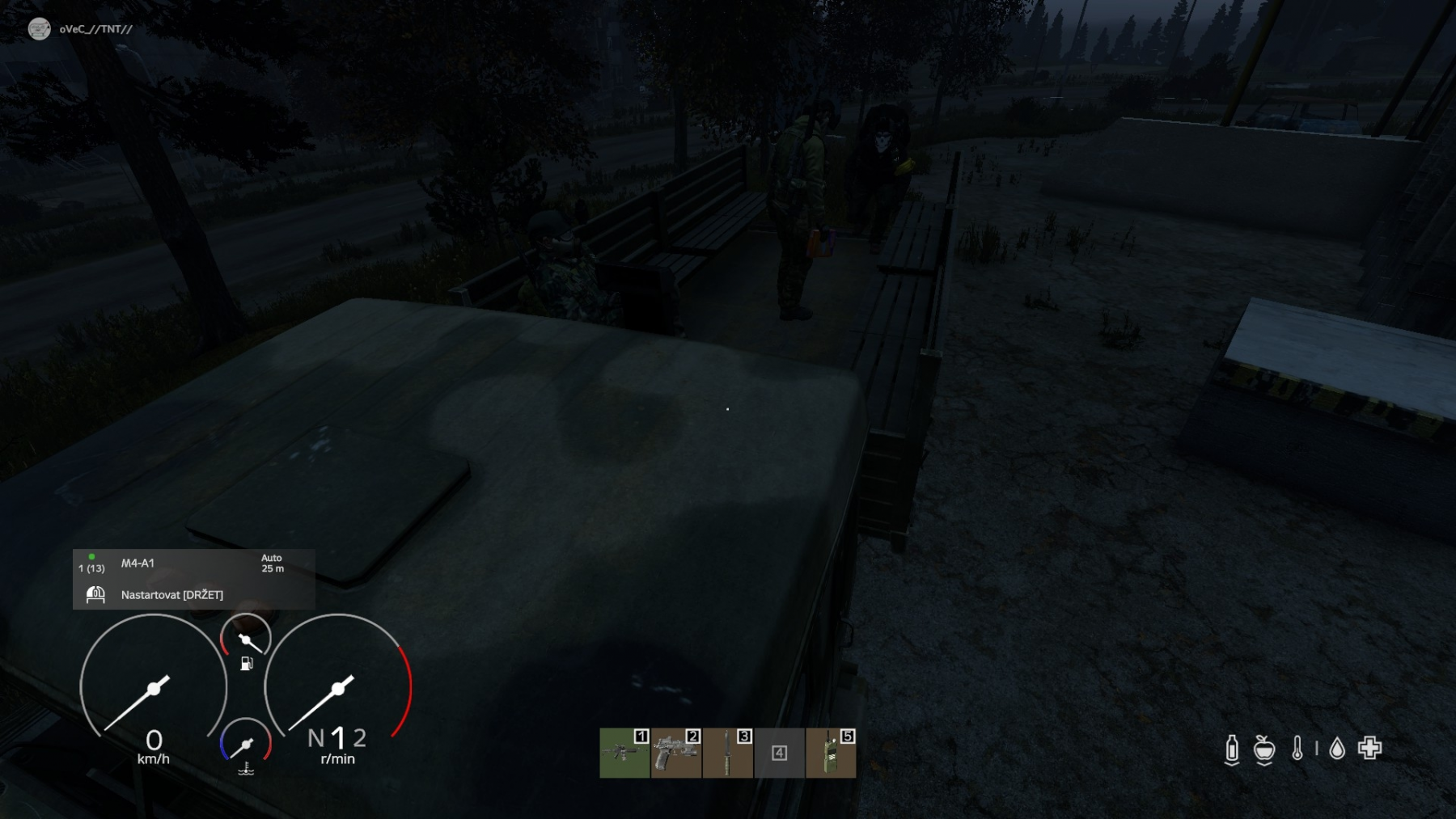The image size is (1456, 819).
Task: Select the M4-A1 rifle hotbar slot
Action: [x=624, y=753]
